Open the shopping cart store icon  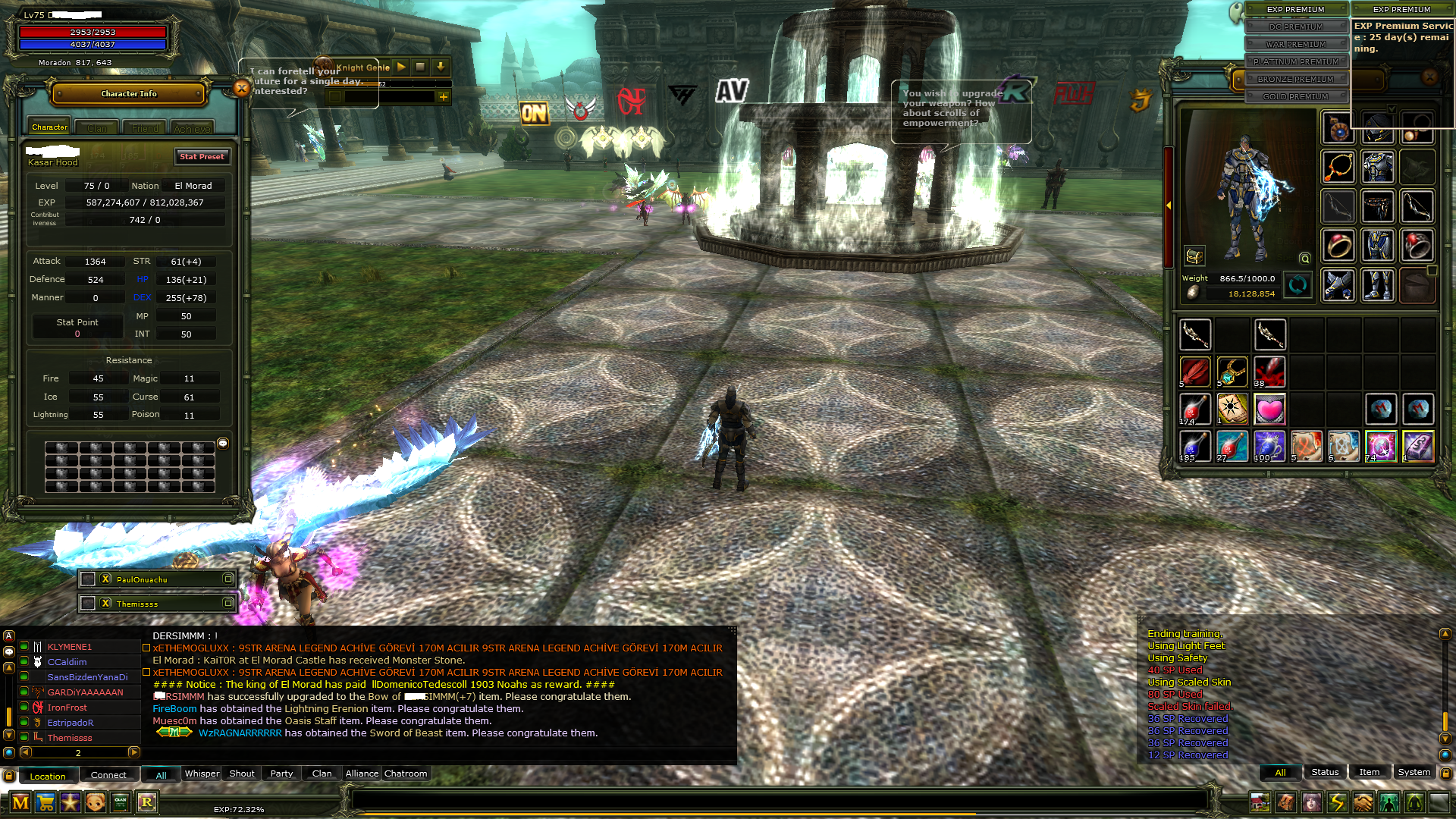point(45,802)
